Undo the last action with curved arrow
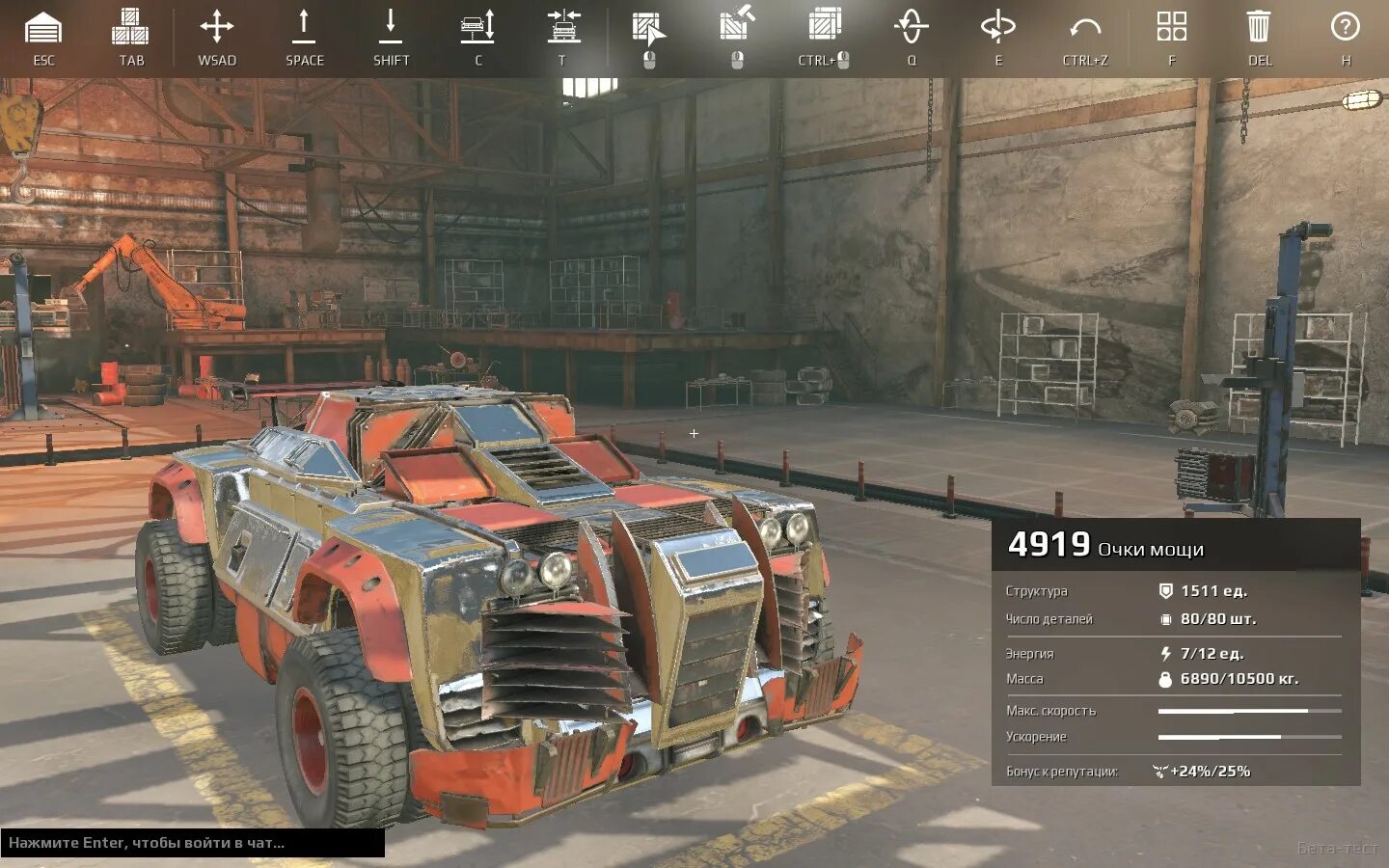This screenshot has height=868, width=1389. (x=1085, y=28)
